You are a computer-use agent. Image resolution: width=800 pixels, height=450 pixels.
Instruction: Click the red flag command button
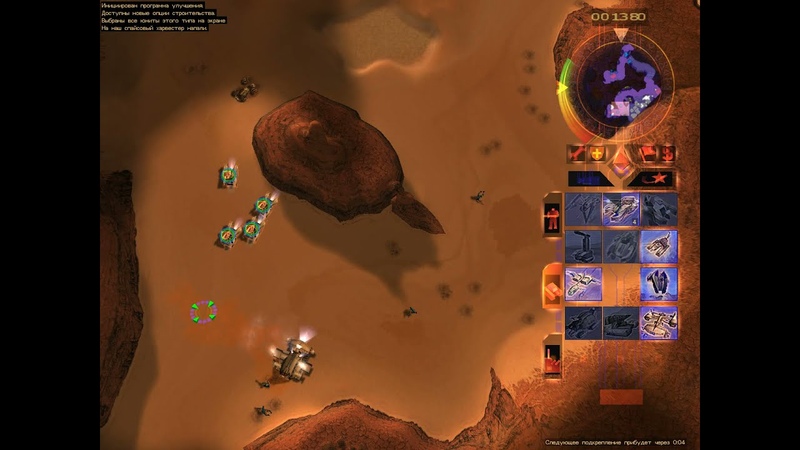pyautogui.click(x=646, y=154)
